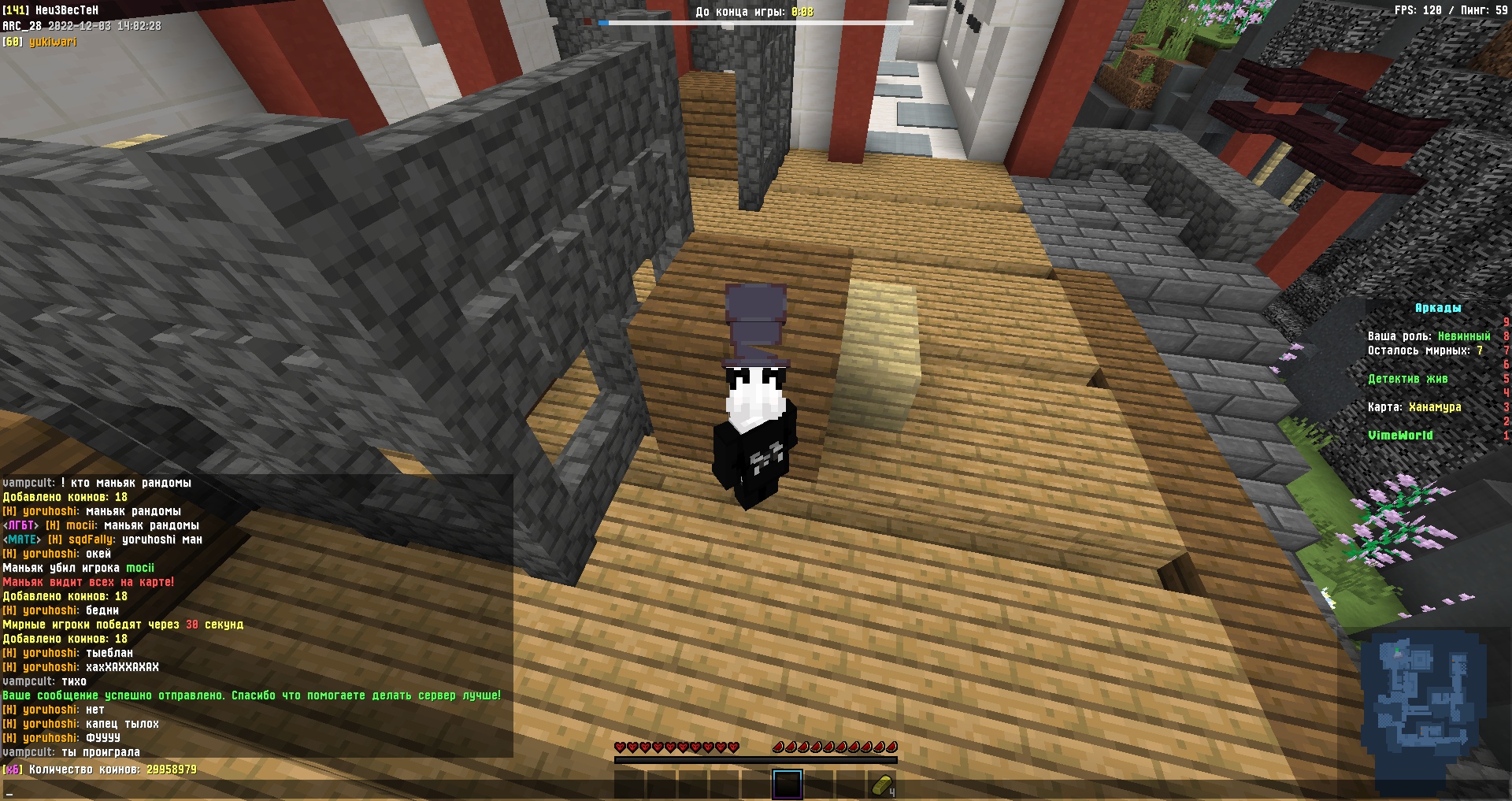Expand the <MATE> clan tag of sqdFally
The image size is (1512, 801).
click(x=20, y=540)
